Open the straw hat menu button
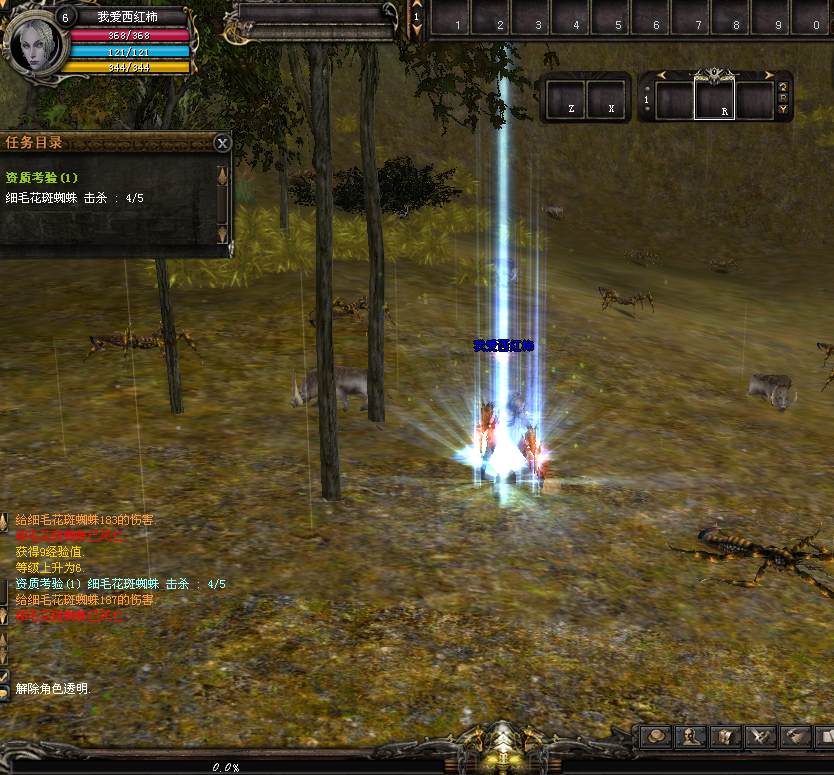Screen dimensions: 834x775 (x=656, y=738)
